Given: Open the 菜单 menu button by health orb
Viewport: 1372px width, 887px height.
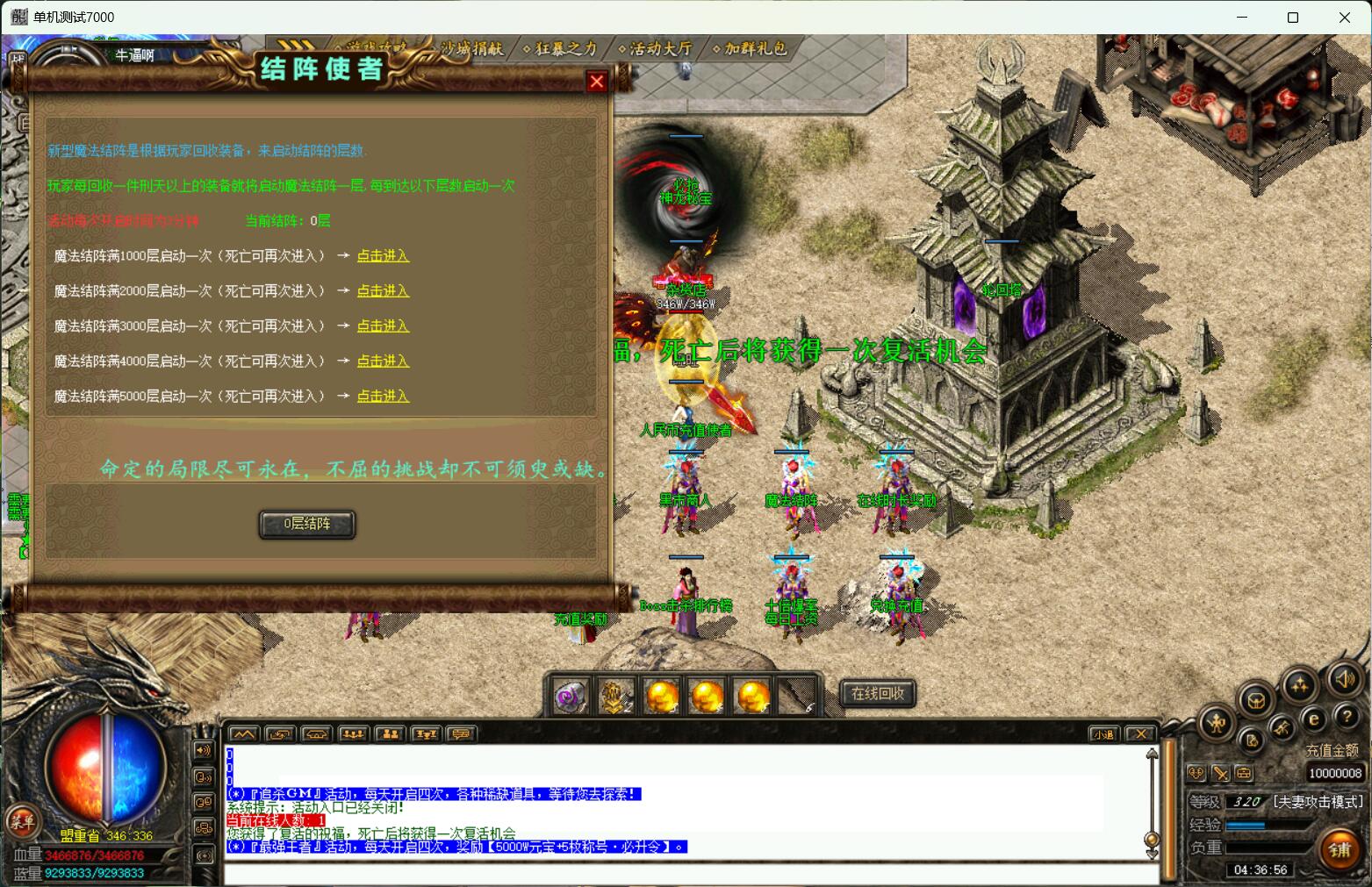Looking at the screenshot, I should [x=21, y=822].
